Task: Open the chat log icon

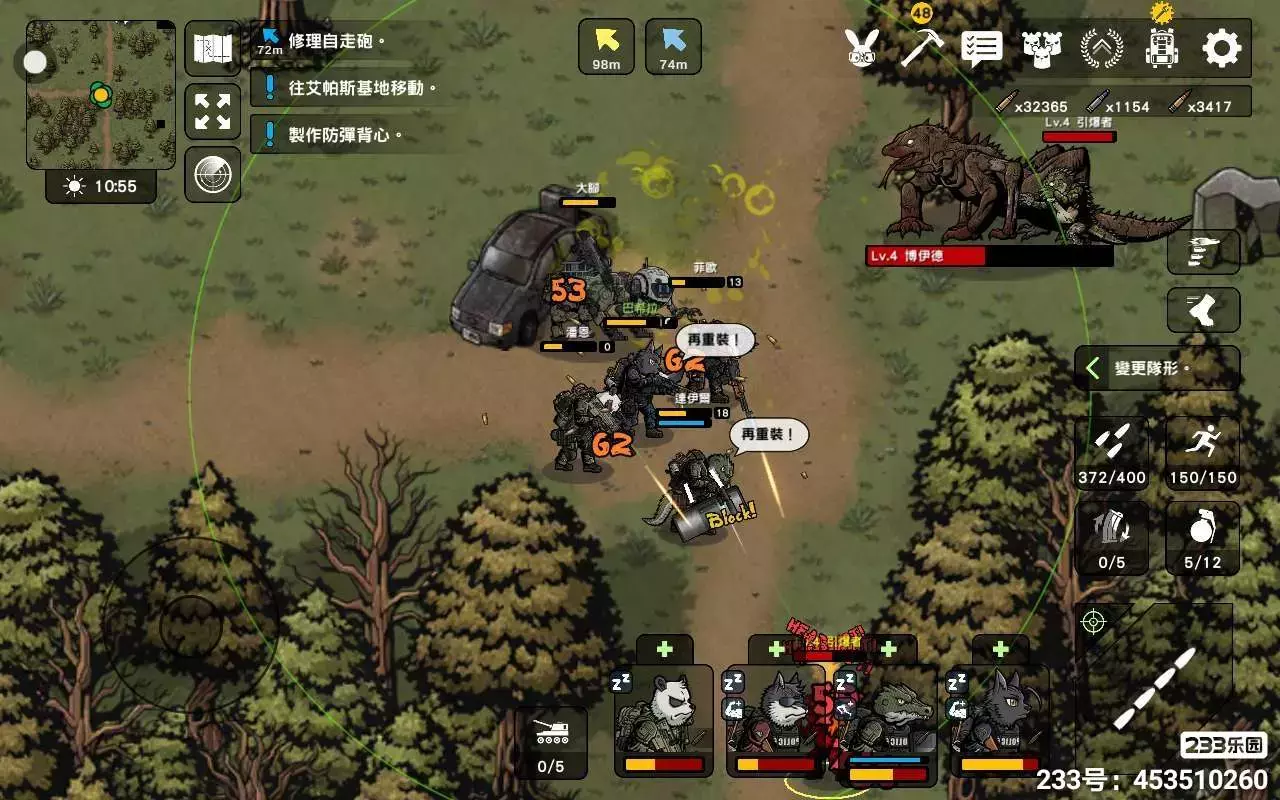Action: (x=981, y=47)
